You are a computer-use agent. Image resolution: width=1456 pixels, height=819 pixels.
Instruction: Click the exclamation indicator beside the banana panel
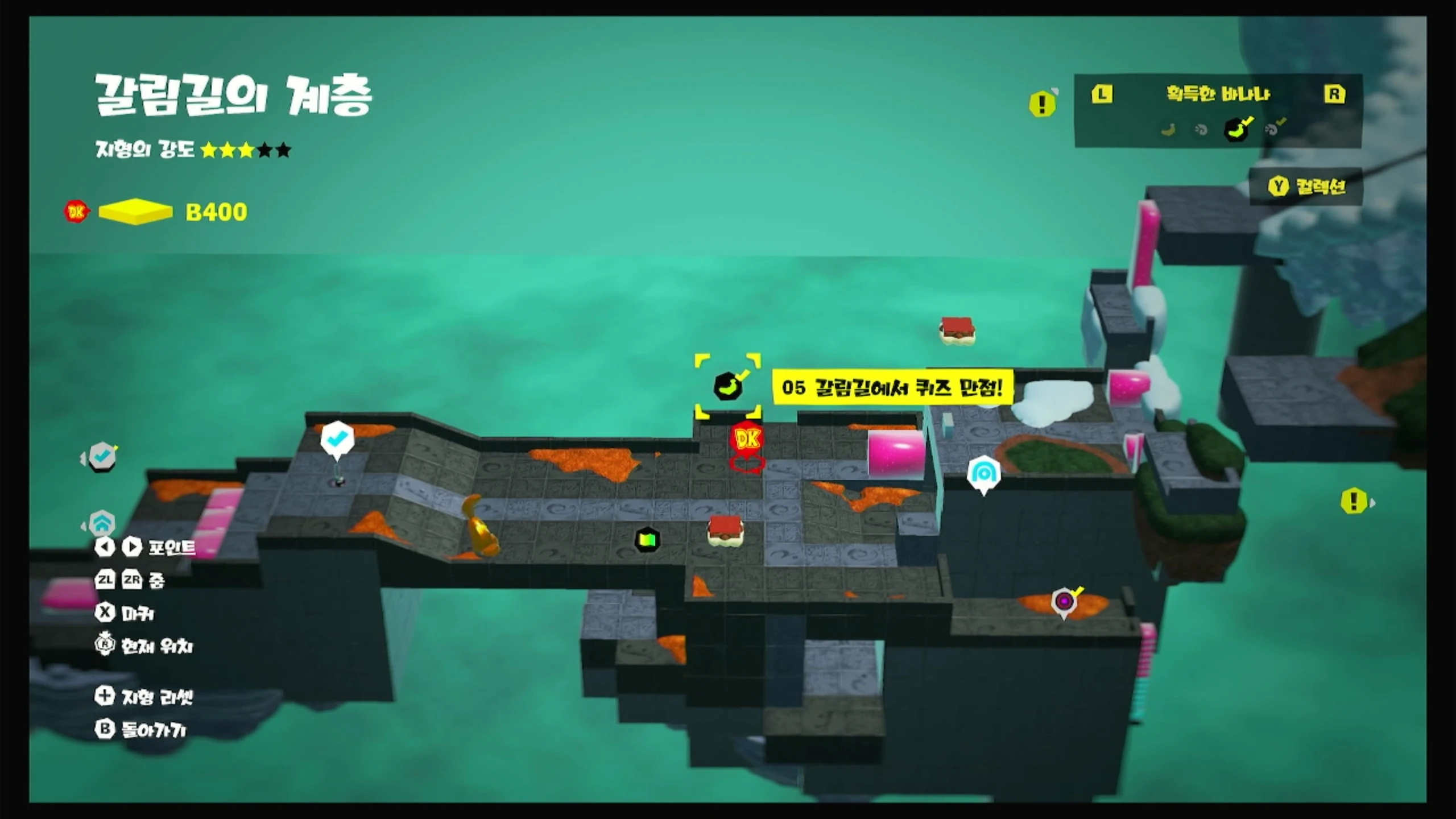1042,104
